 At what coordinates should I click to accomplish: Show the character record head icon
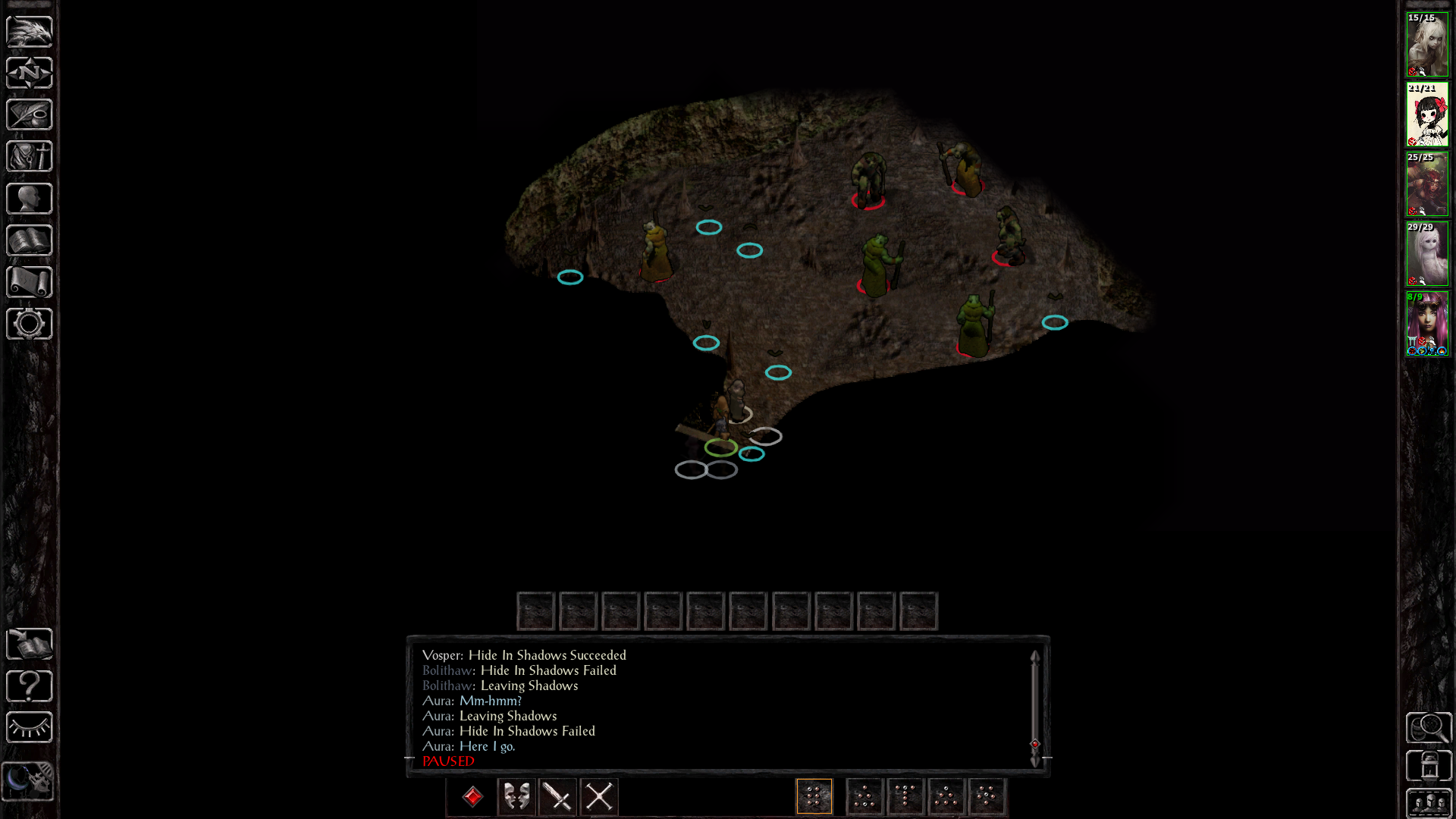pyautogui.click(x=30, y=199)
